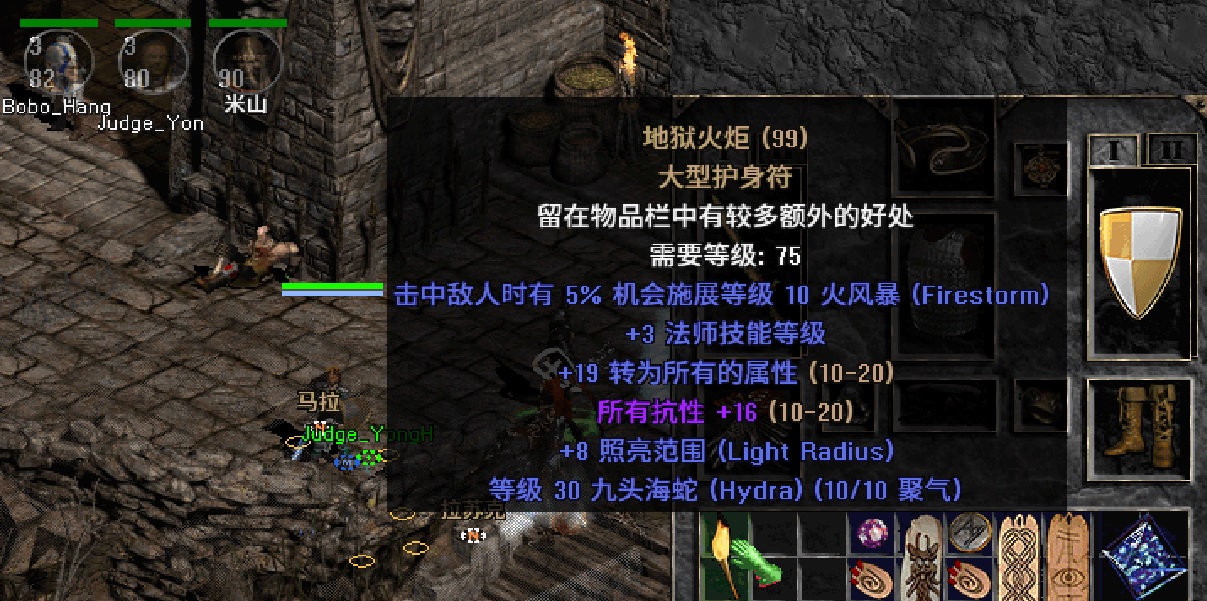This screenshot has height=601, width=1207.
Task: Click Judge_Yon's party portrait
Action: click(x=152, y=60)
